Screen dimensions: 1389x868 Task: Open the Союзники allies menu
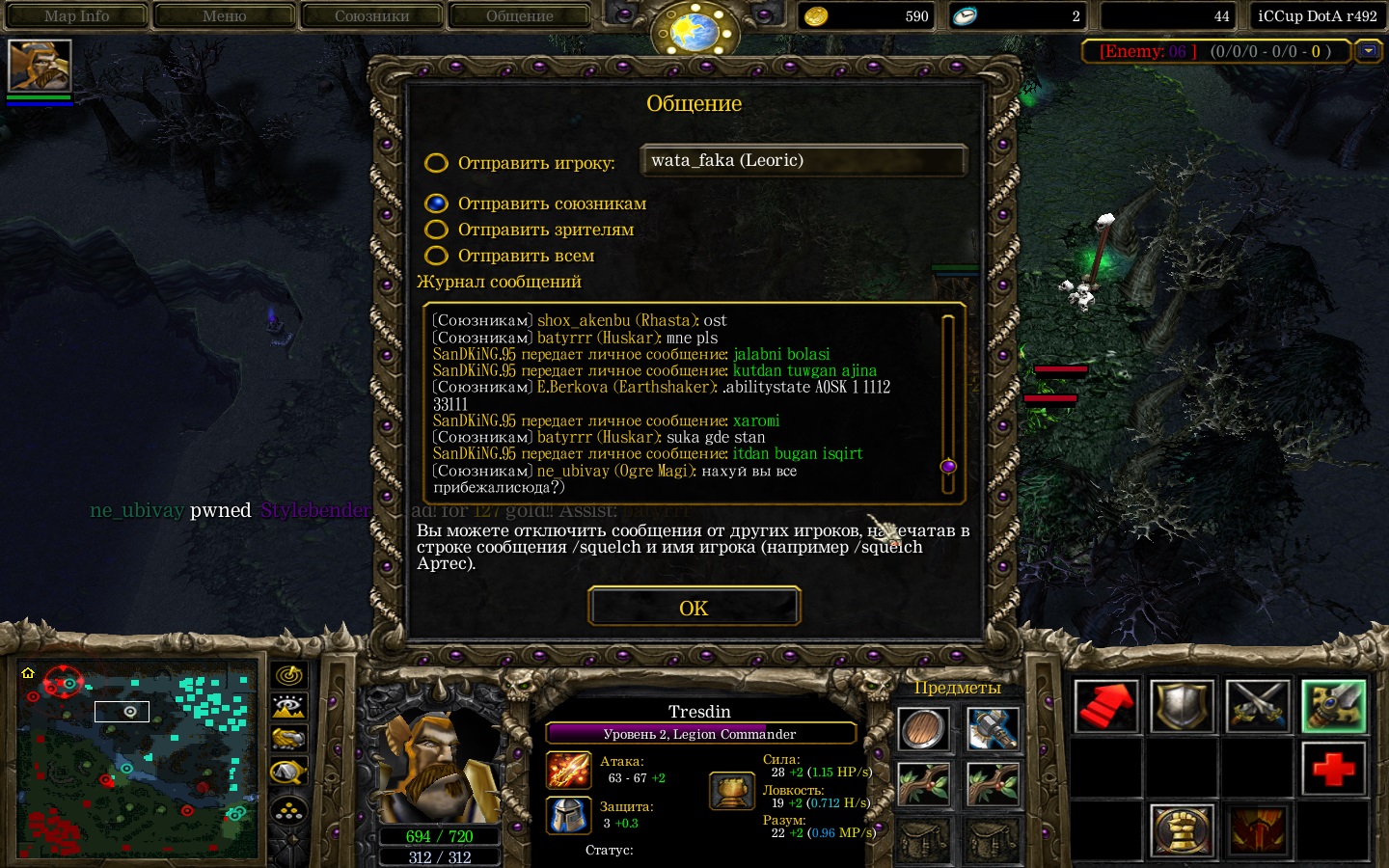(371, 16)
